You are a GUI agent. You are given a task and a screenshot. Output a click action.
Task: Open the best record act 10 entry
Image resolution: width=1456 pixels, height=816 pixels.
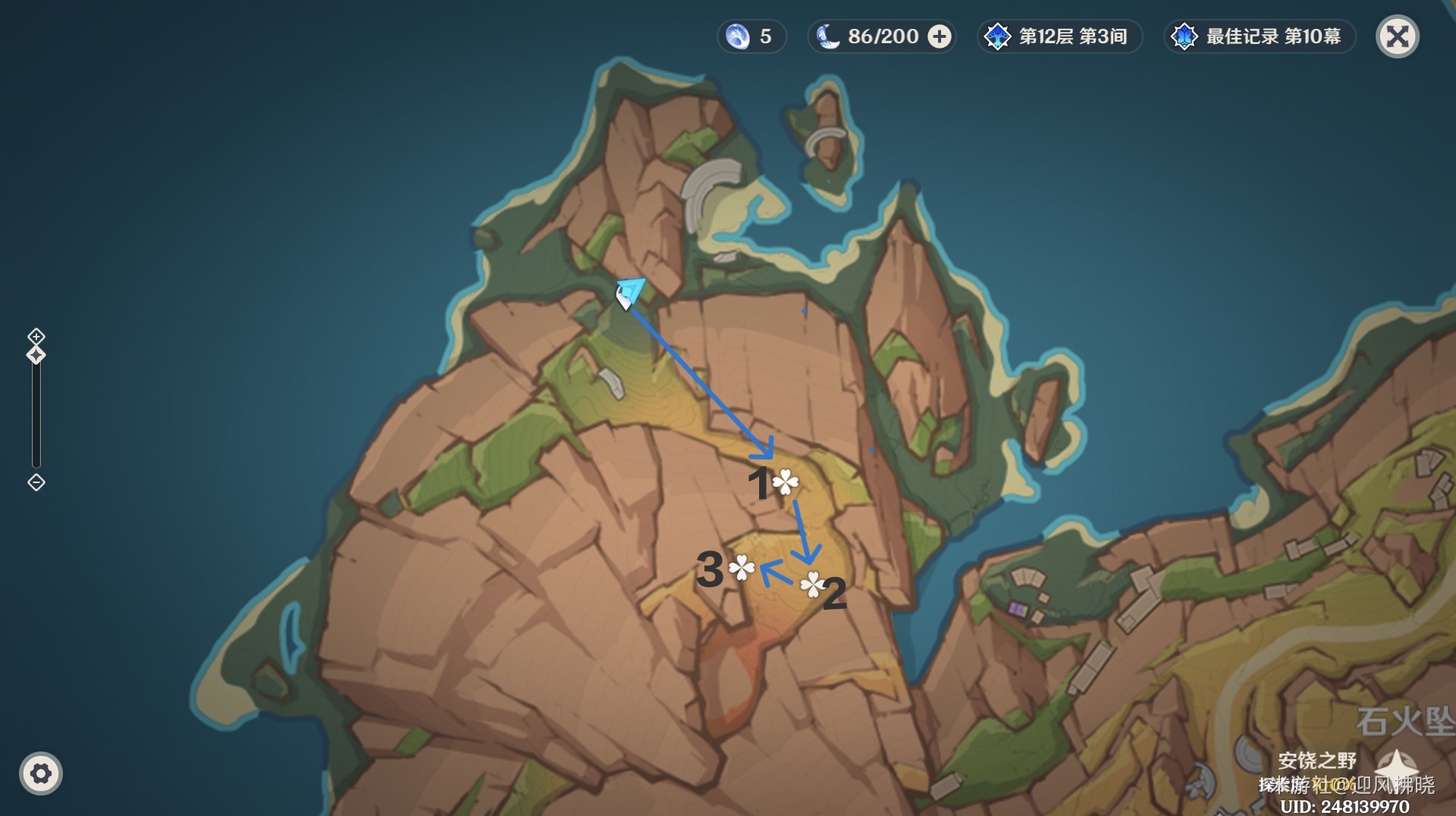coord(1259,36)
